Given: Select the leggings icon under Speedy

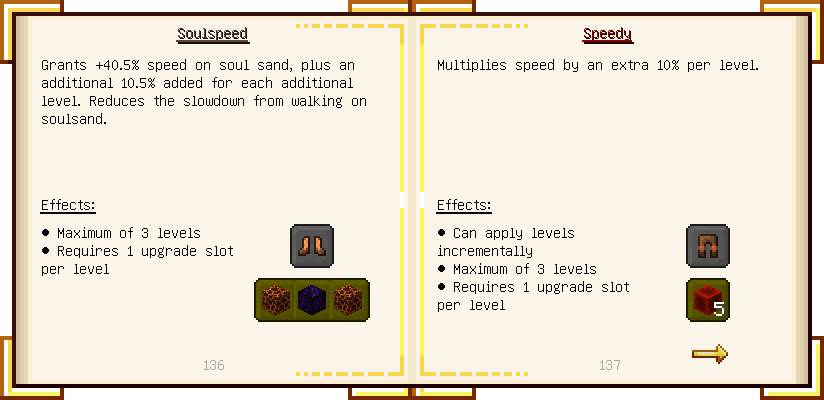Looking at the screenshot, I should coord(708,245).
